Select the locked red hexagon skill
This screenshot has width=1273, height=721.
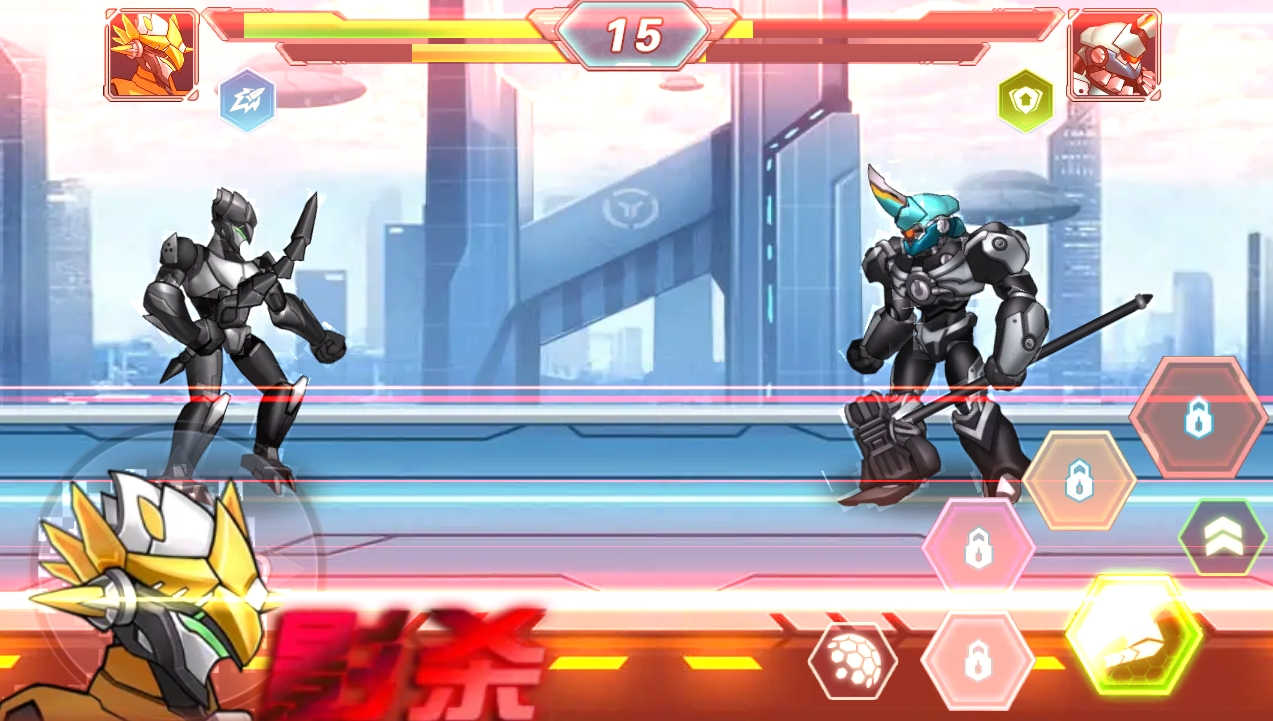1198,417
